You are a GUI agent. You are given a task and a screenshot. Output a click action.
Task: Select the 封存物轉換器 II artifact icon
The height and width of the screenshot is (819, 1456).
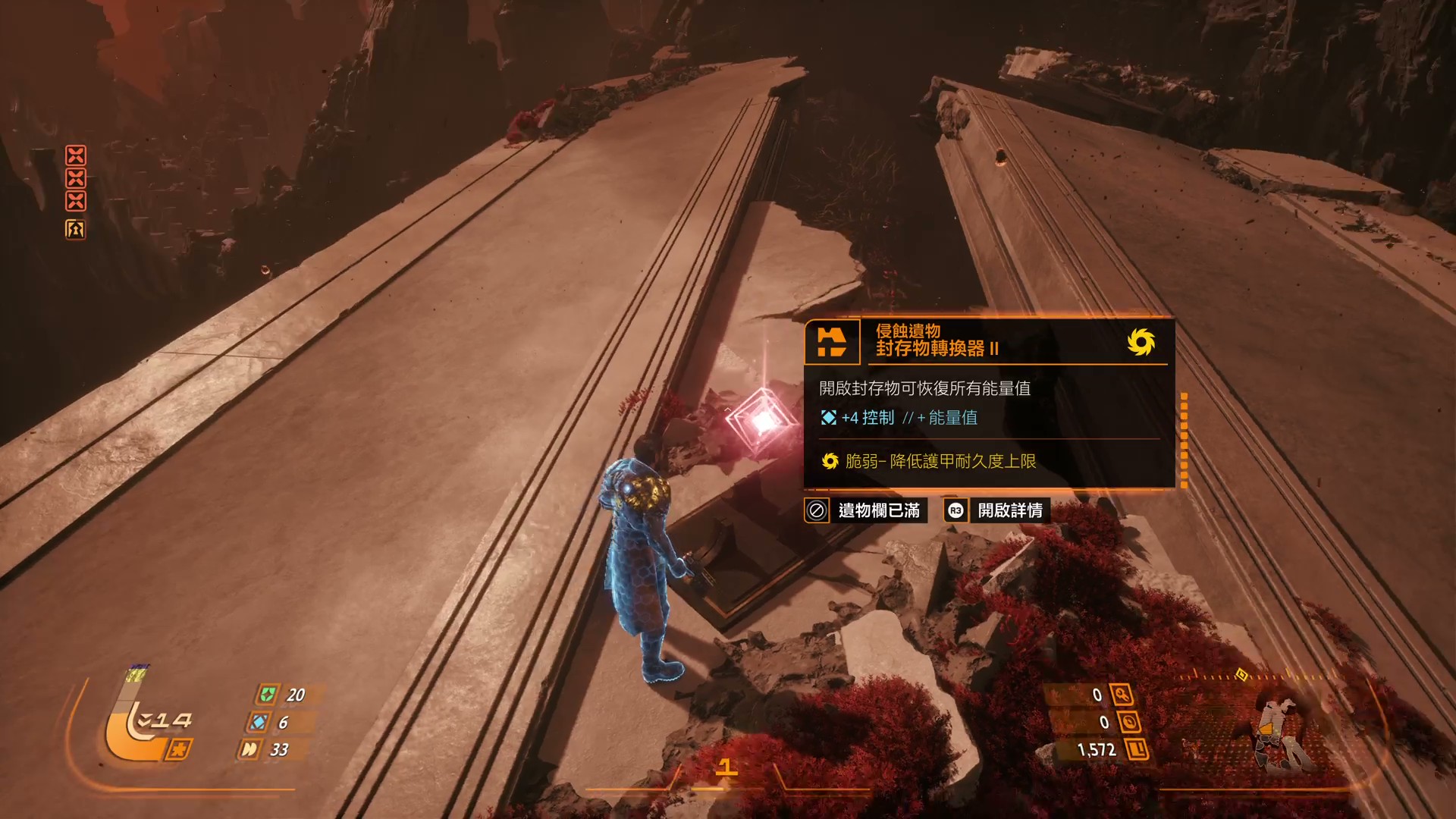coord(832,342)
